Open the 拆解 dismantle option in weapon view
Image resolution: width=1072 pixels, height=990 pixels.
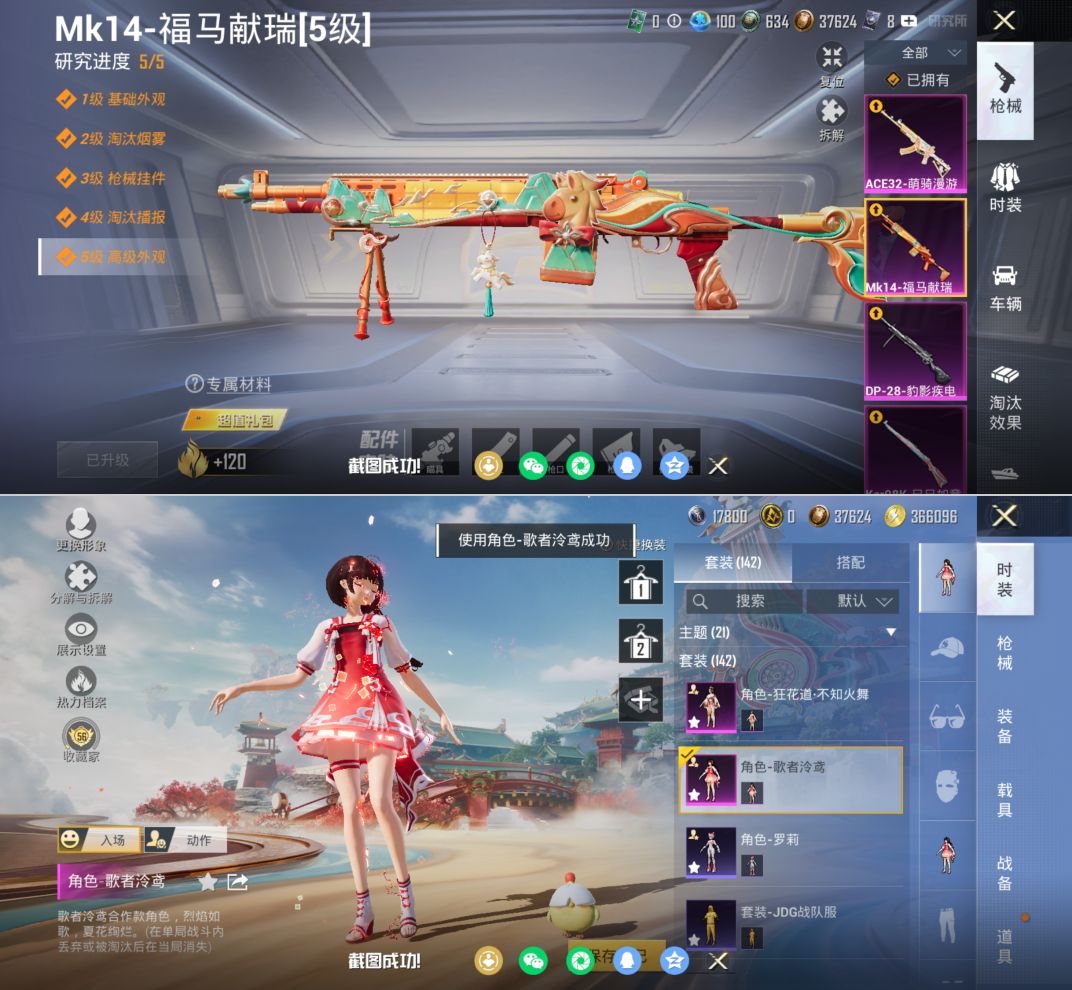click(x=831, y=116)
